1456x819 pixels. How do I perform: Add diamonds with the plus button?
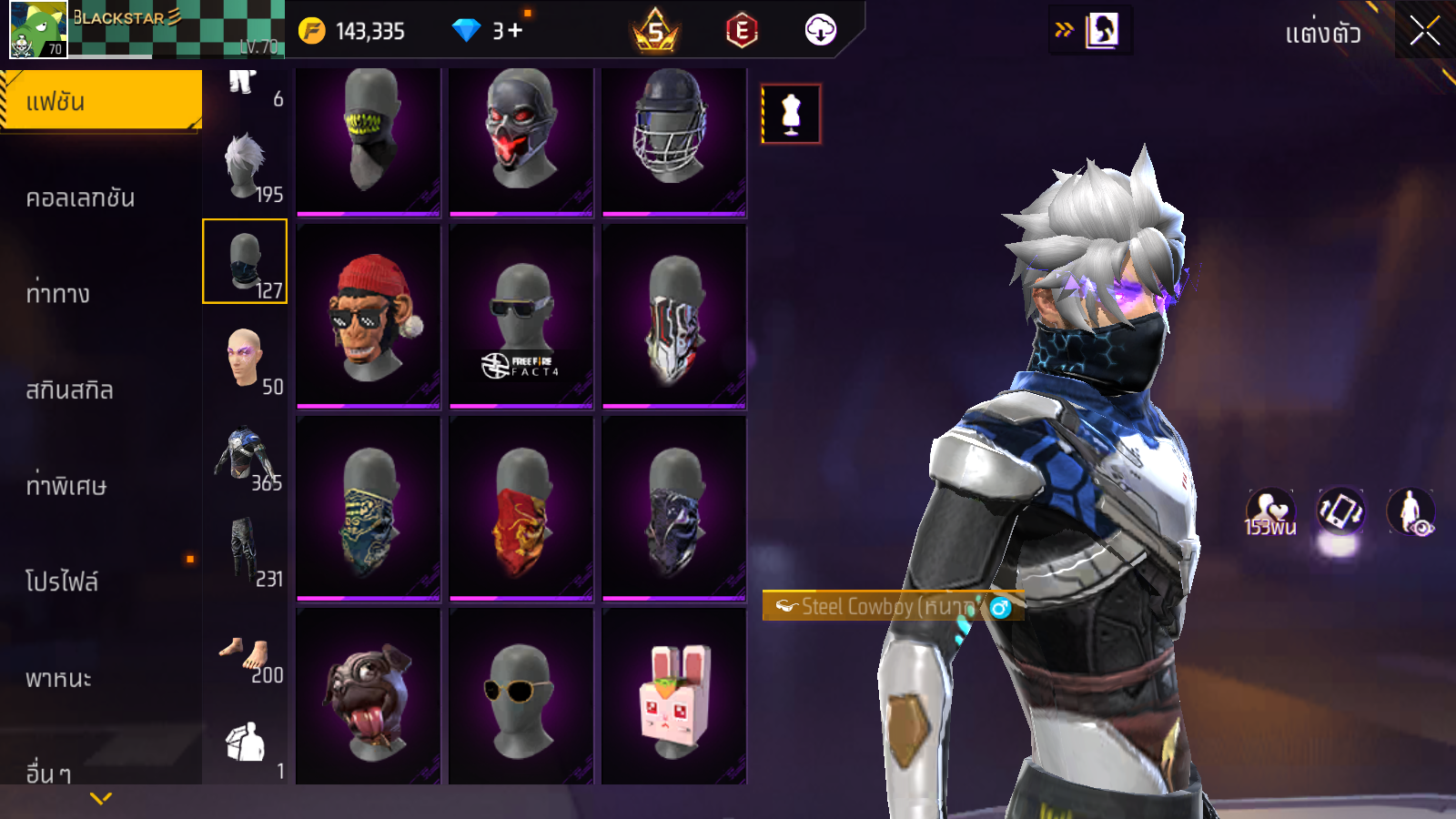(515, 31)
